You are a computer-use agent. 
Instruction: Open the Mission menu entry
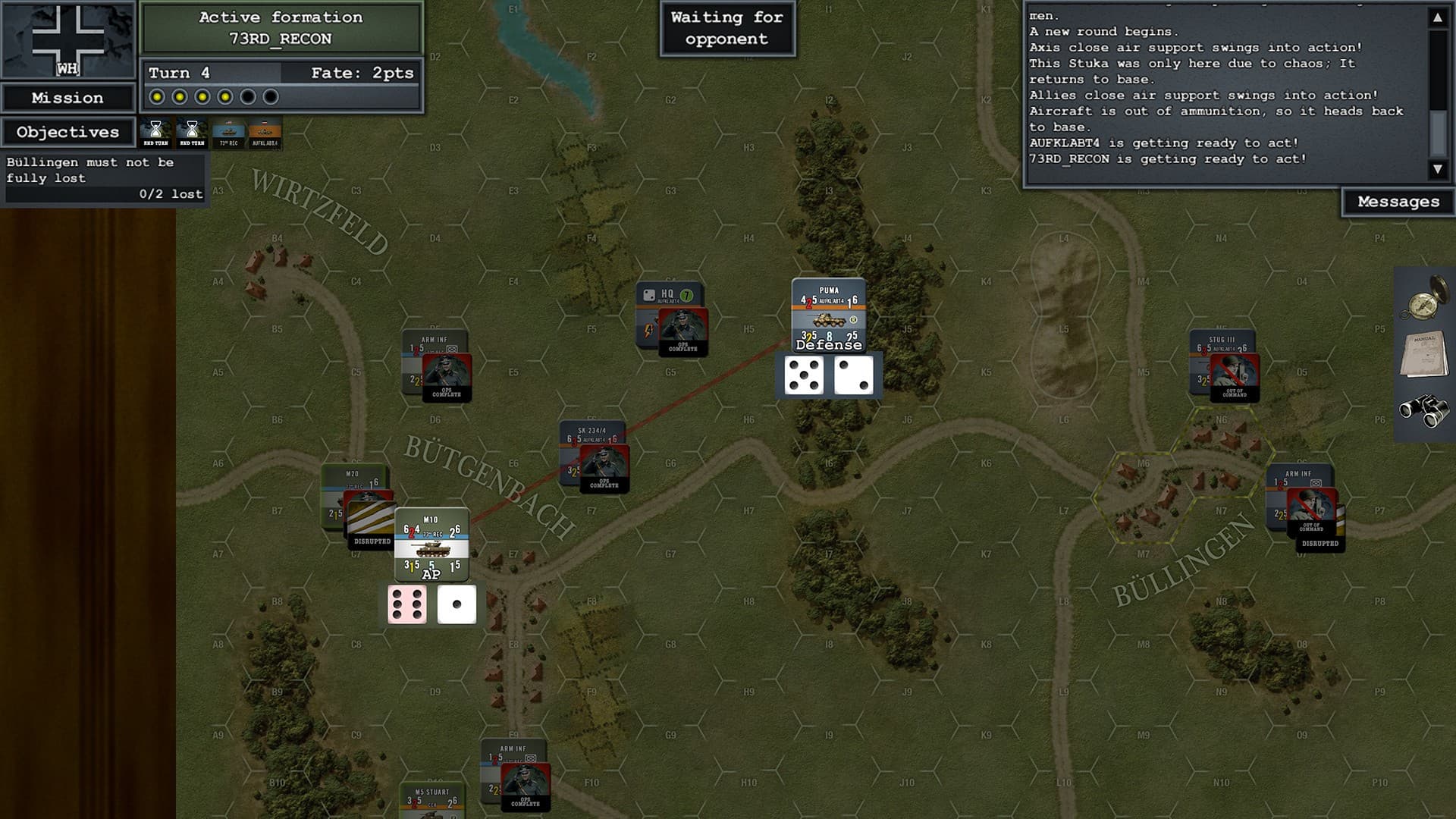coord(67,97)
